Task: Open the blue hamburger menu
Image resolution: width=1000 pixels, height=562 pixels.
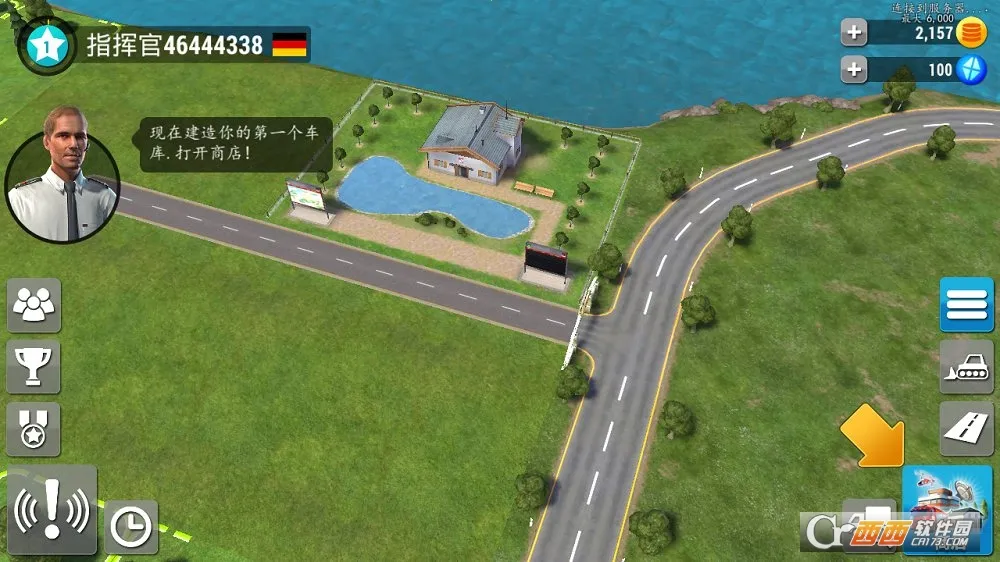Action: [966, 304]
